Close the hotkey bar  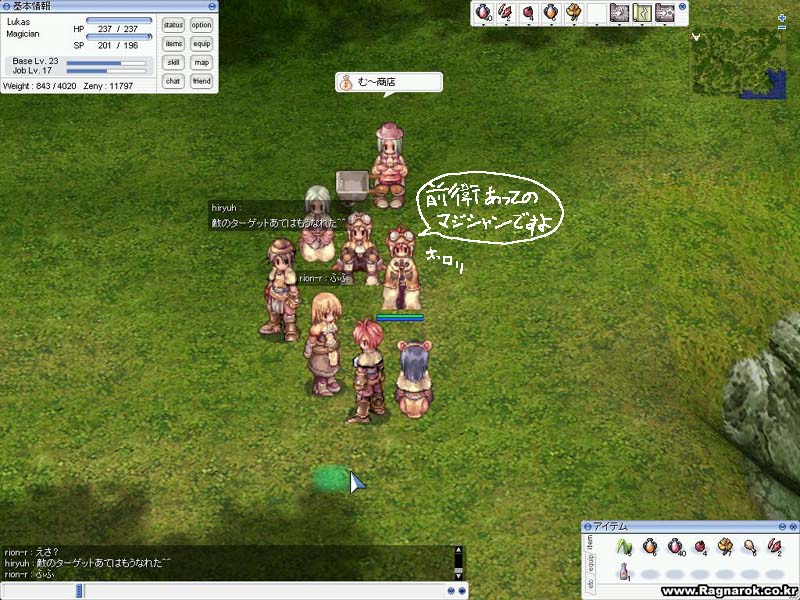coord(683,7)
